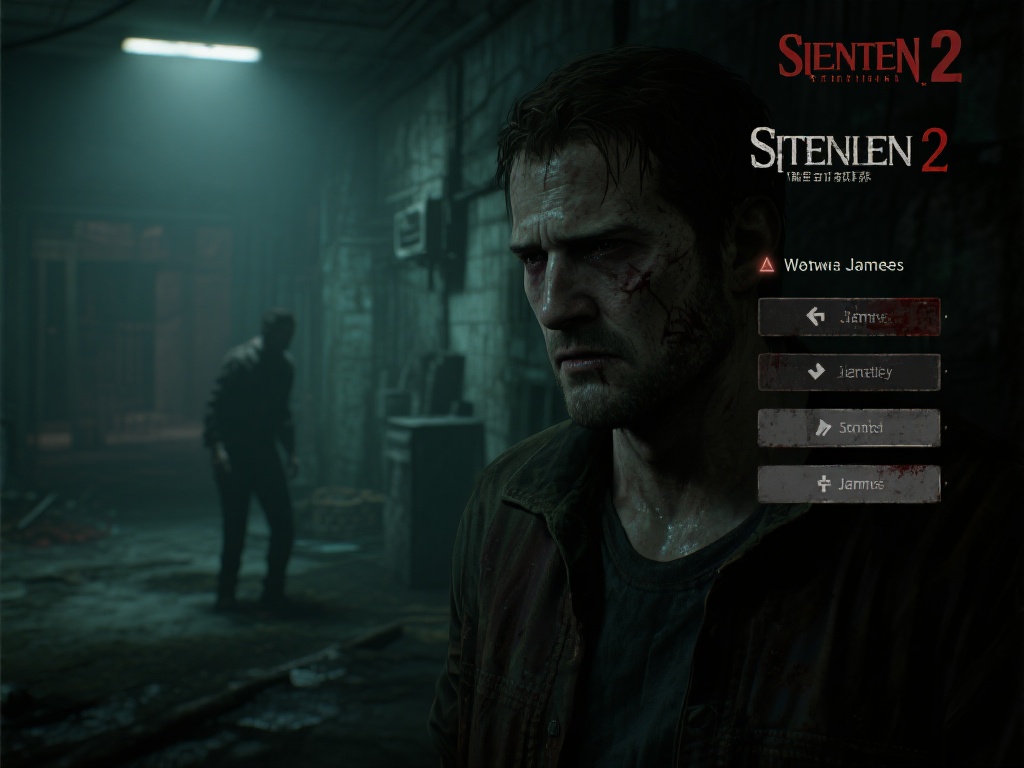Click the grey "Sconitel" menu button
This screenshot has height=768, width=1024.
coord(849,428)
